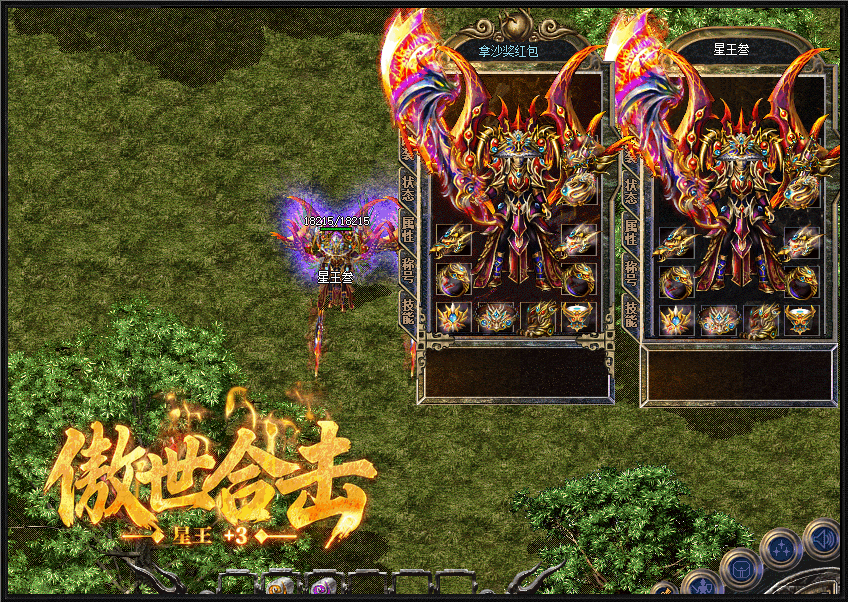Open the 状态 tab in 星王叁 panel

[632, 188]
